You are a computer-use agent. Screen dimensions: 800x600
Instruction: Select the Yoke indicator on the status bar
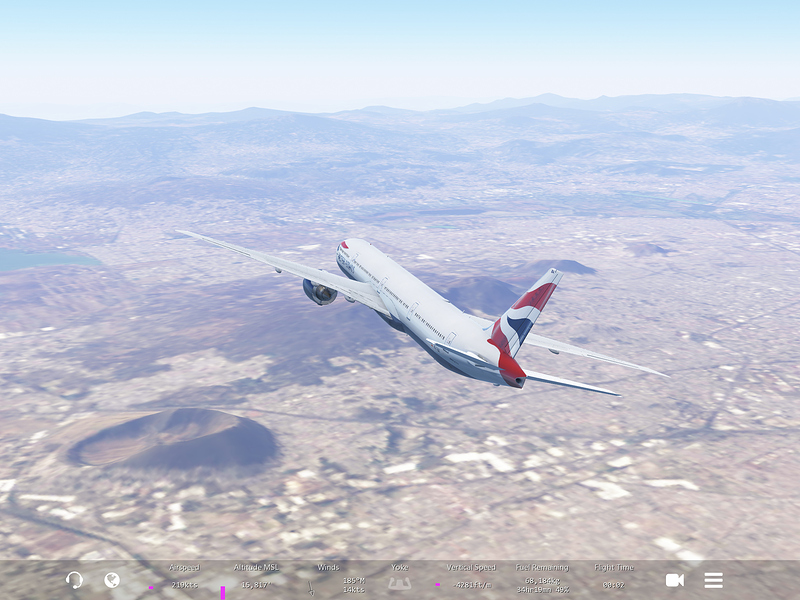(400, 578)
